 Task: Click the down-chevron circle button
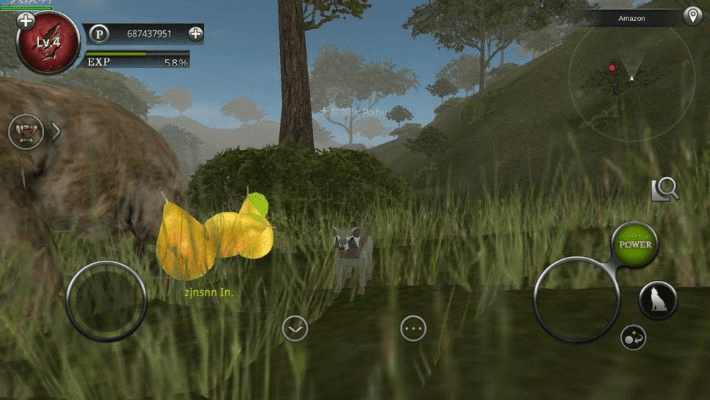click(x=294, y=328)
